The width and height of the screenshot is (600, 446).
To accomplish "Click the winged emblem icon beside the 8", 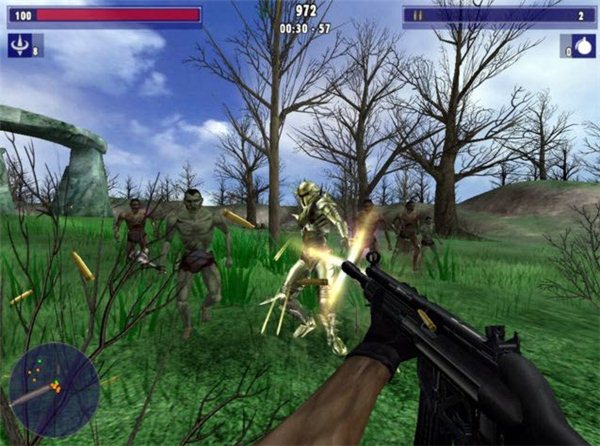I will (x=20, y=45).
